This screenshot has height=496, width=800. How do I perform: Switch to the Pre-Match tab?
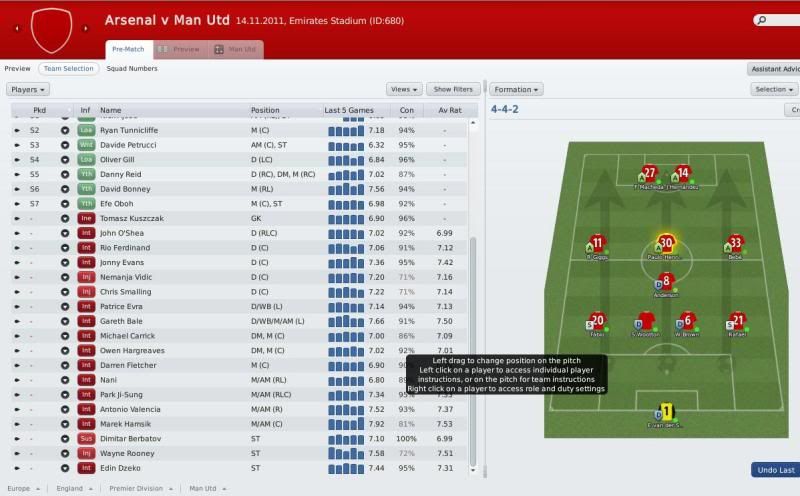(x=131, y=49)
